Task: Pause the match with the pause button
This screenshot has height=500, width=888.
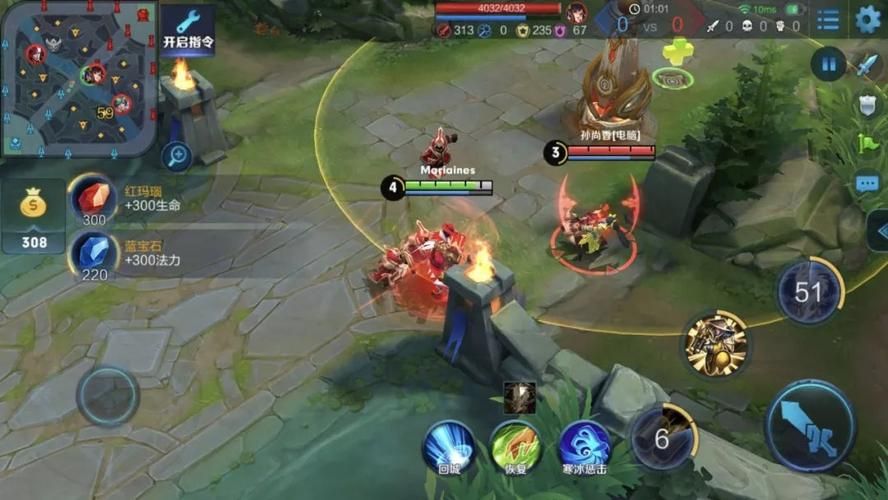Action: click(x=829, y=65)
